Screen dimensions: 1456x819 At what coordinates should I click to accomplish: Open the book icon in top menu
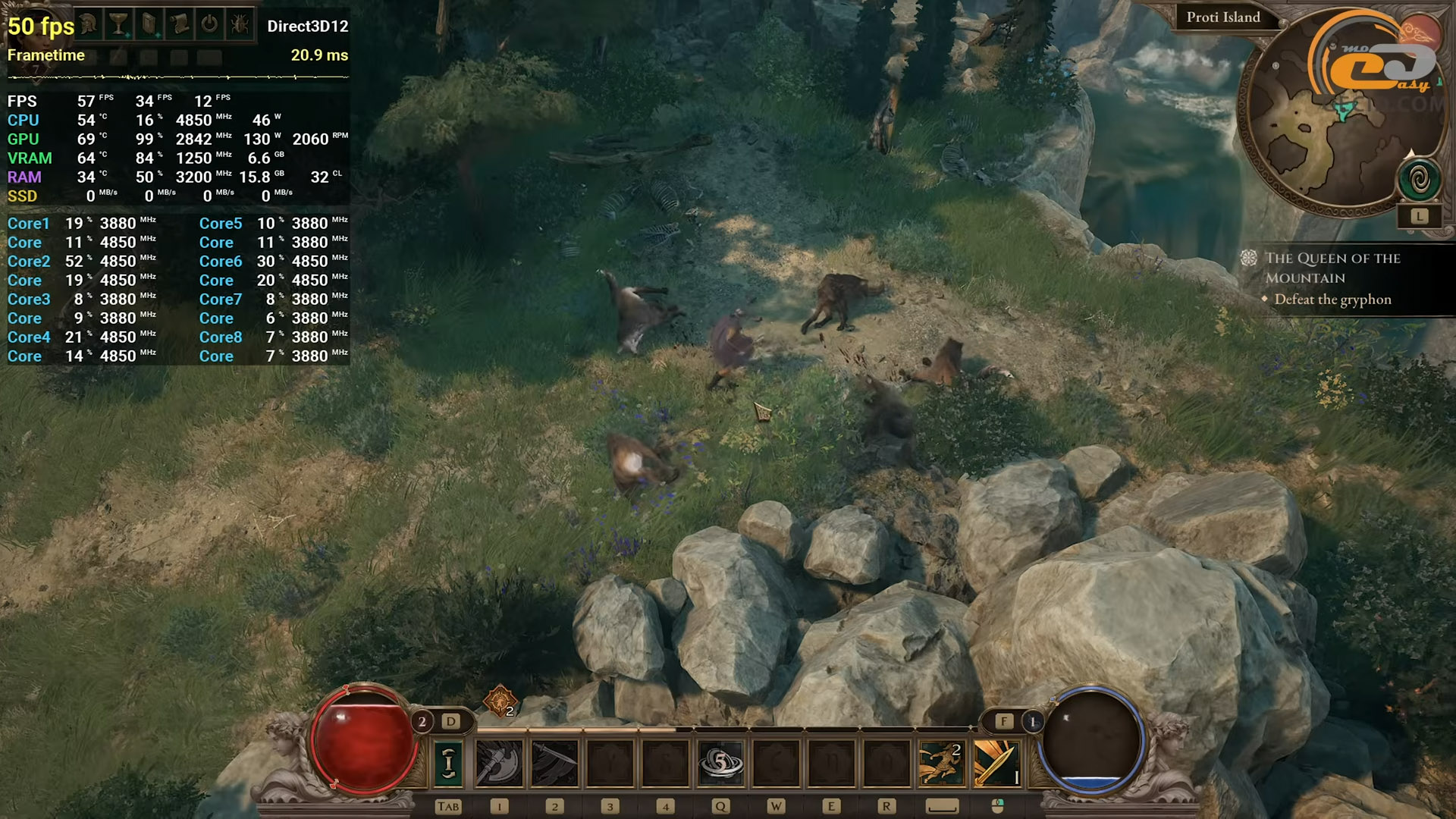click(149, 24)
